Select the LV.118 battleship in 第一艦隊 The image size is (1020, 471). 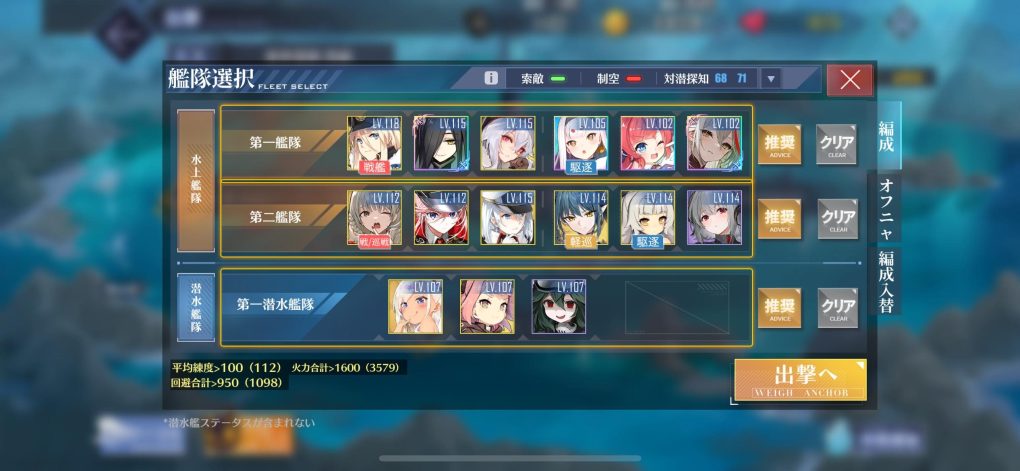(x=374, y=143)
